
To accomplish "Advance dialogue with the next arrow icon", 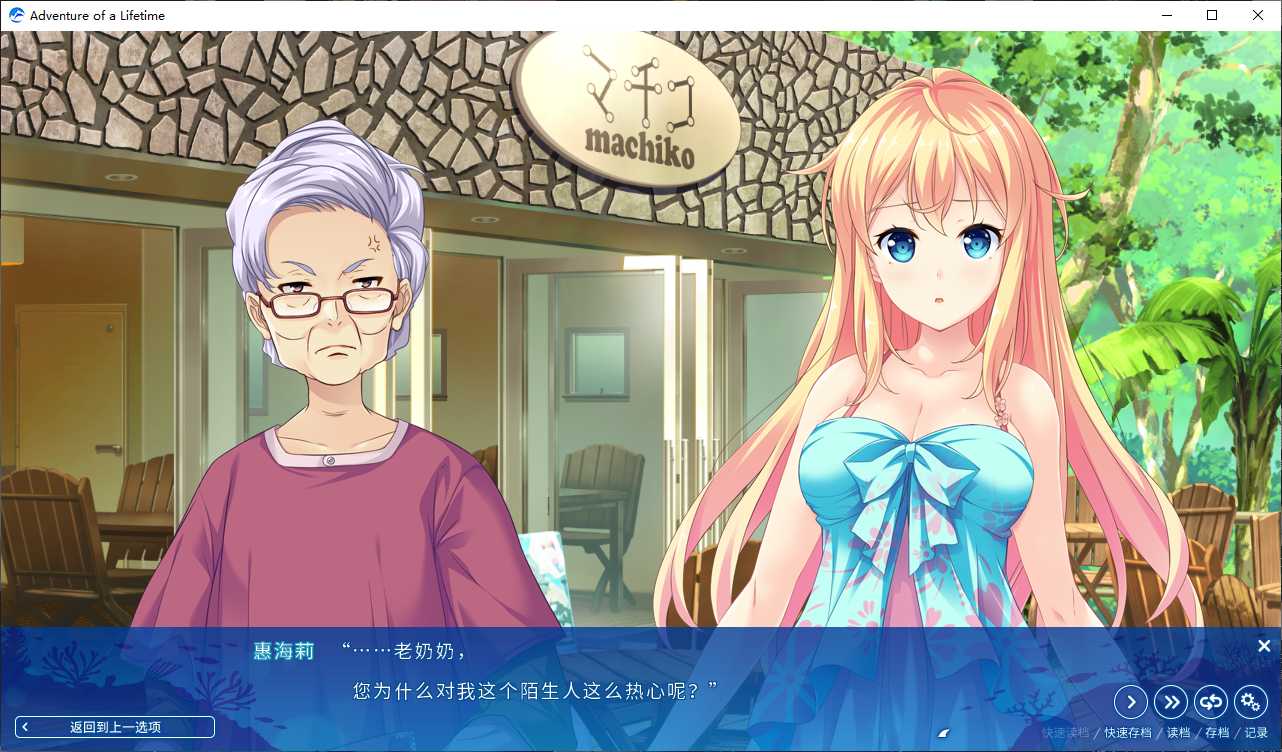I will 1131,702.
